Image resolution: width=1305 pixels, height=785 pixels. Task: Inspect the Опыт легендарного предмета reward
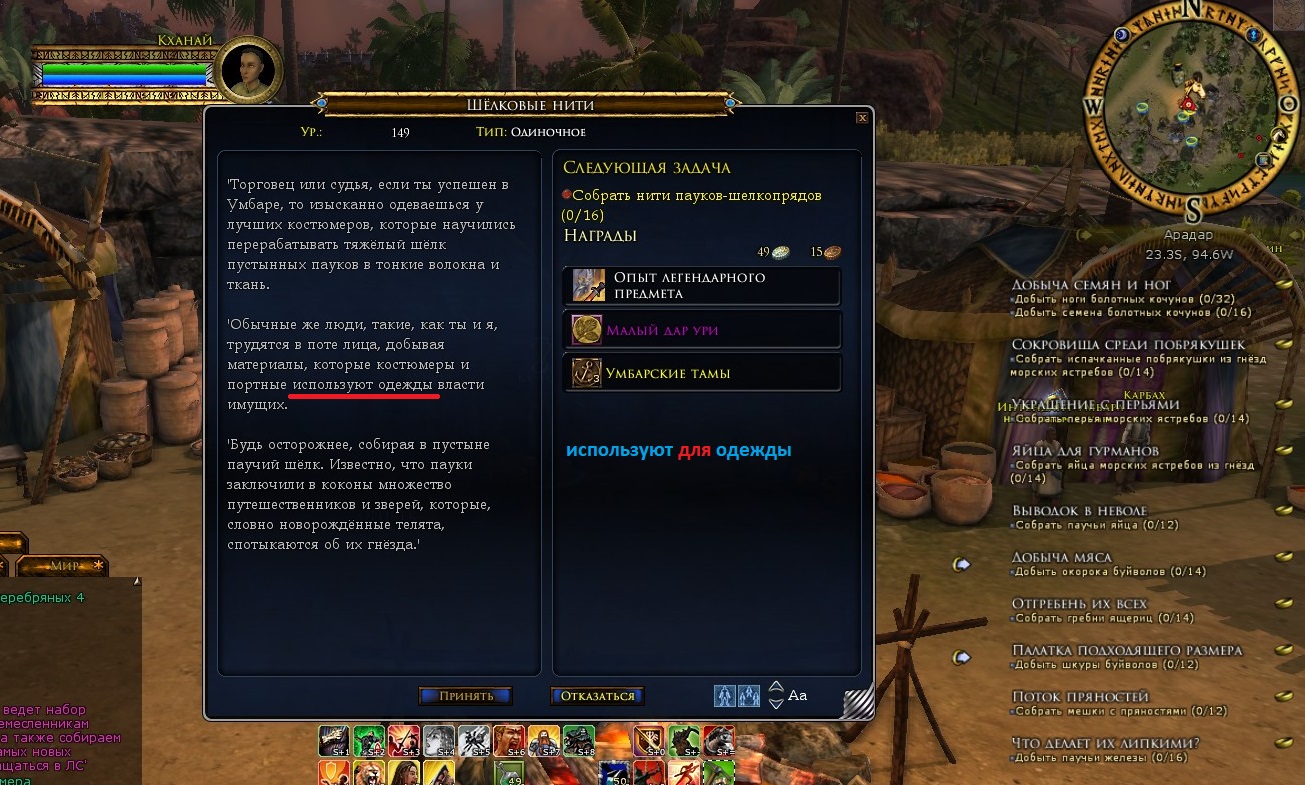pyautogui.click(x=701, y=285)
